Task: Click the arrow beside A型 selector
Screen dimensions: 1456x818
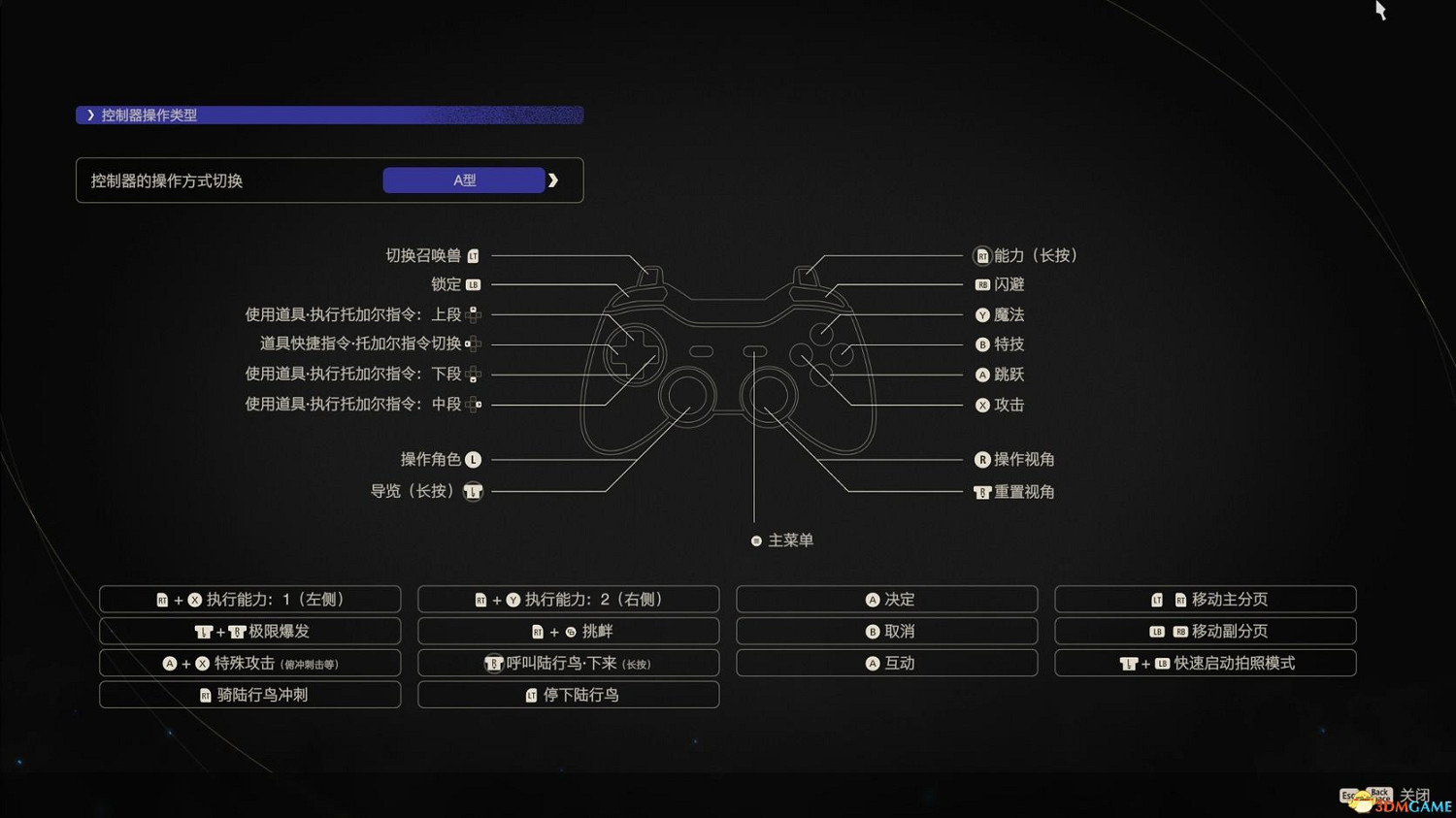Action: click(553, 180)
